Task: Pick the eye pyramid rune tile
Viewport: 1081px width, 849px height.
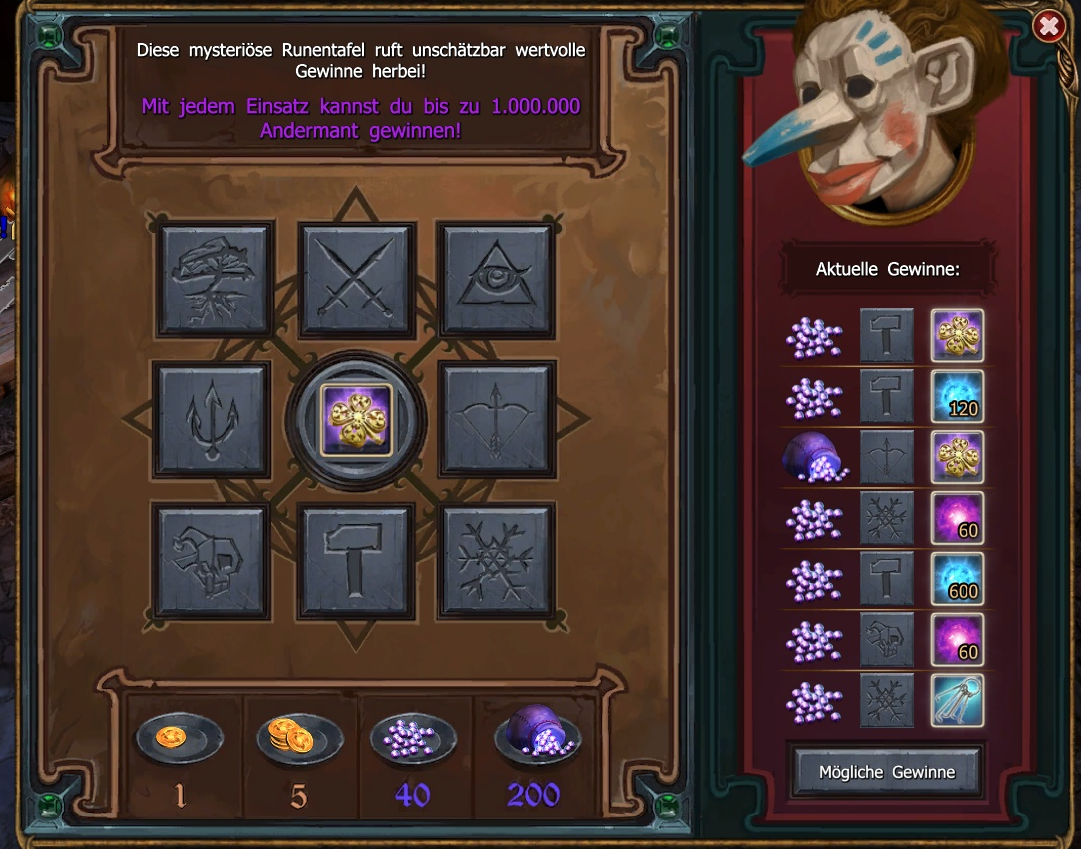Action: [497, 279]
